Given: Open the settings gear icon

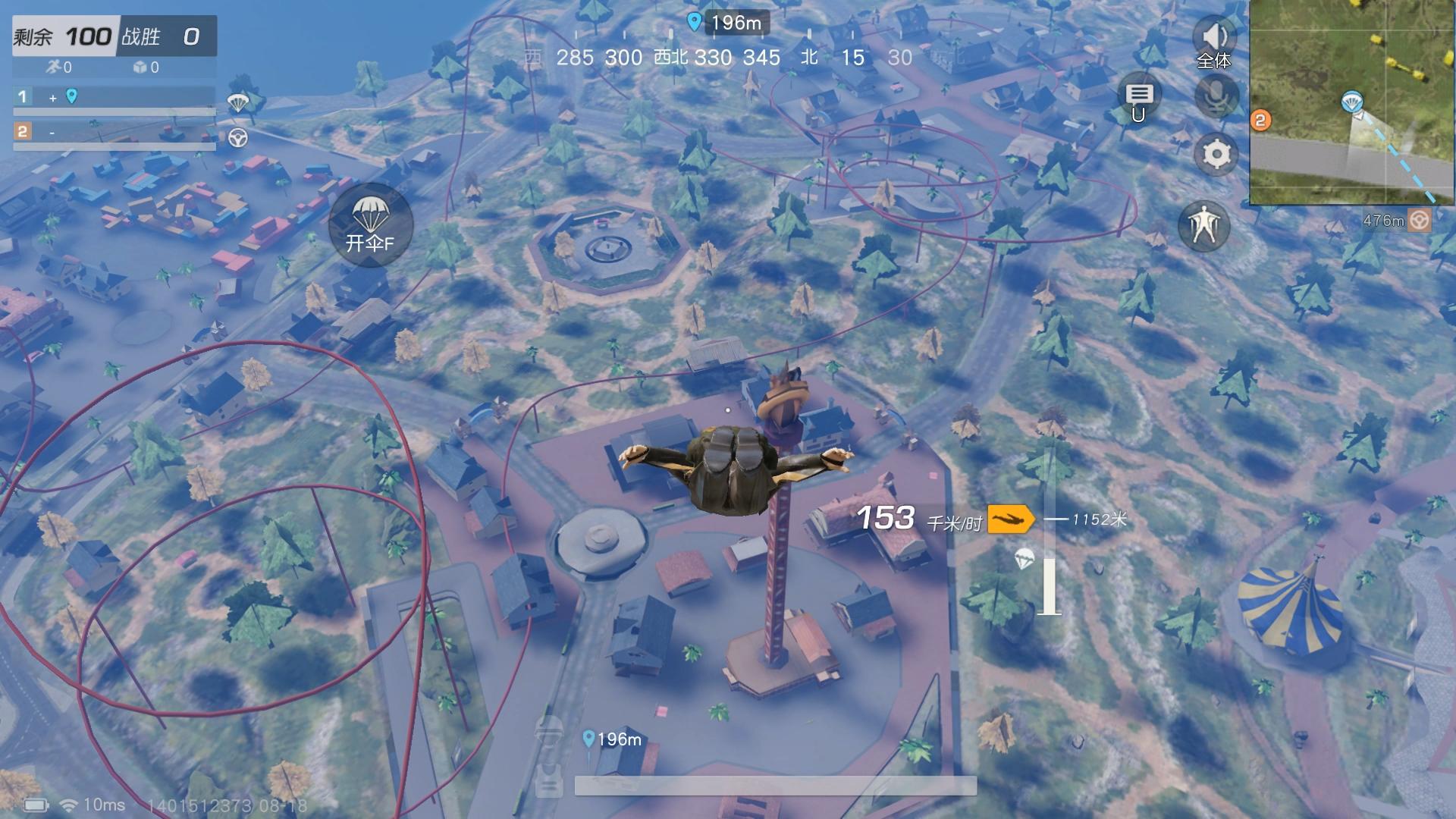Looking at the screenshot, I should point(1216,155).
